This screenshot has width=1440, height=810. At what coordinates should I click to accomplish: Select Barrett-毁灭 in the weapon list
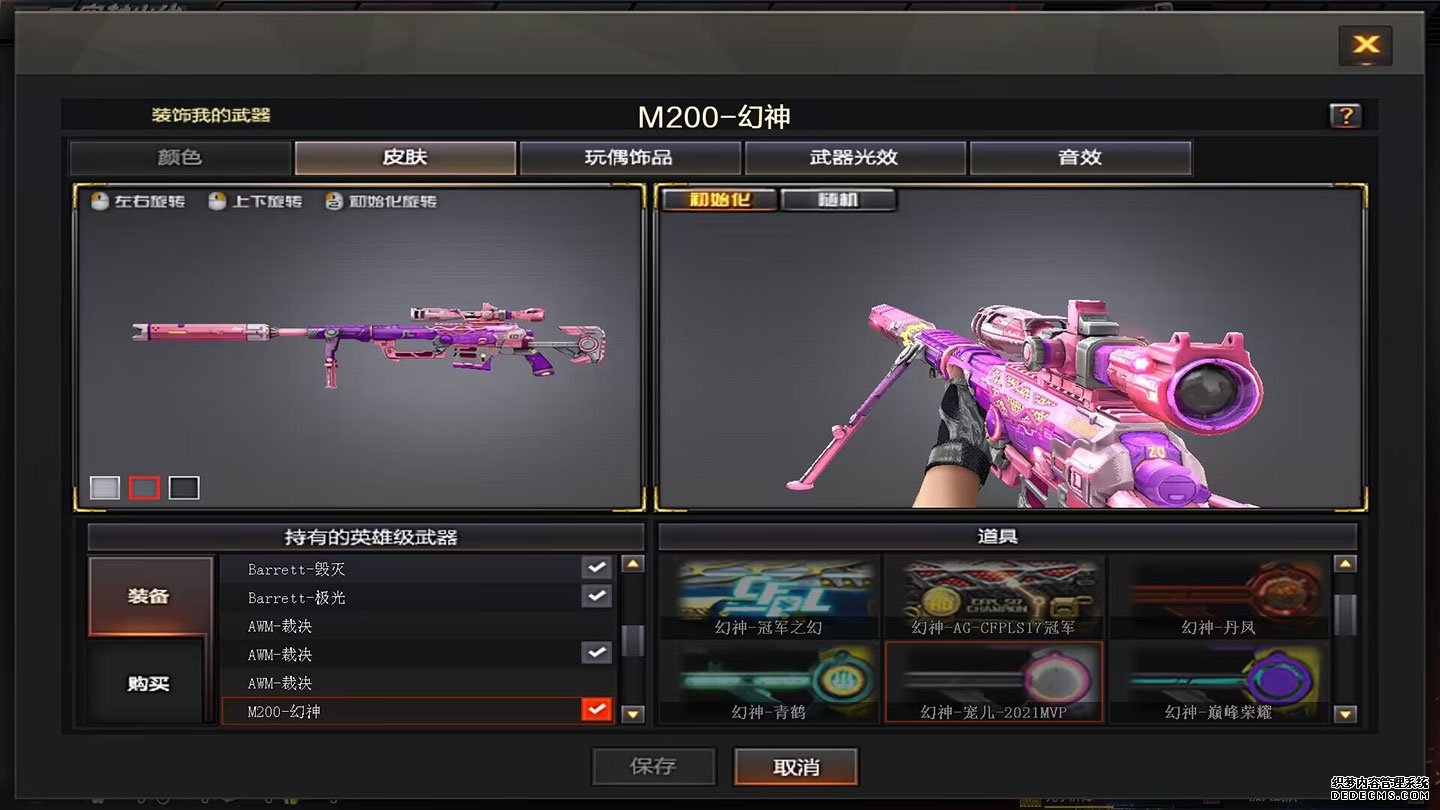click(x=400, y=569)
